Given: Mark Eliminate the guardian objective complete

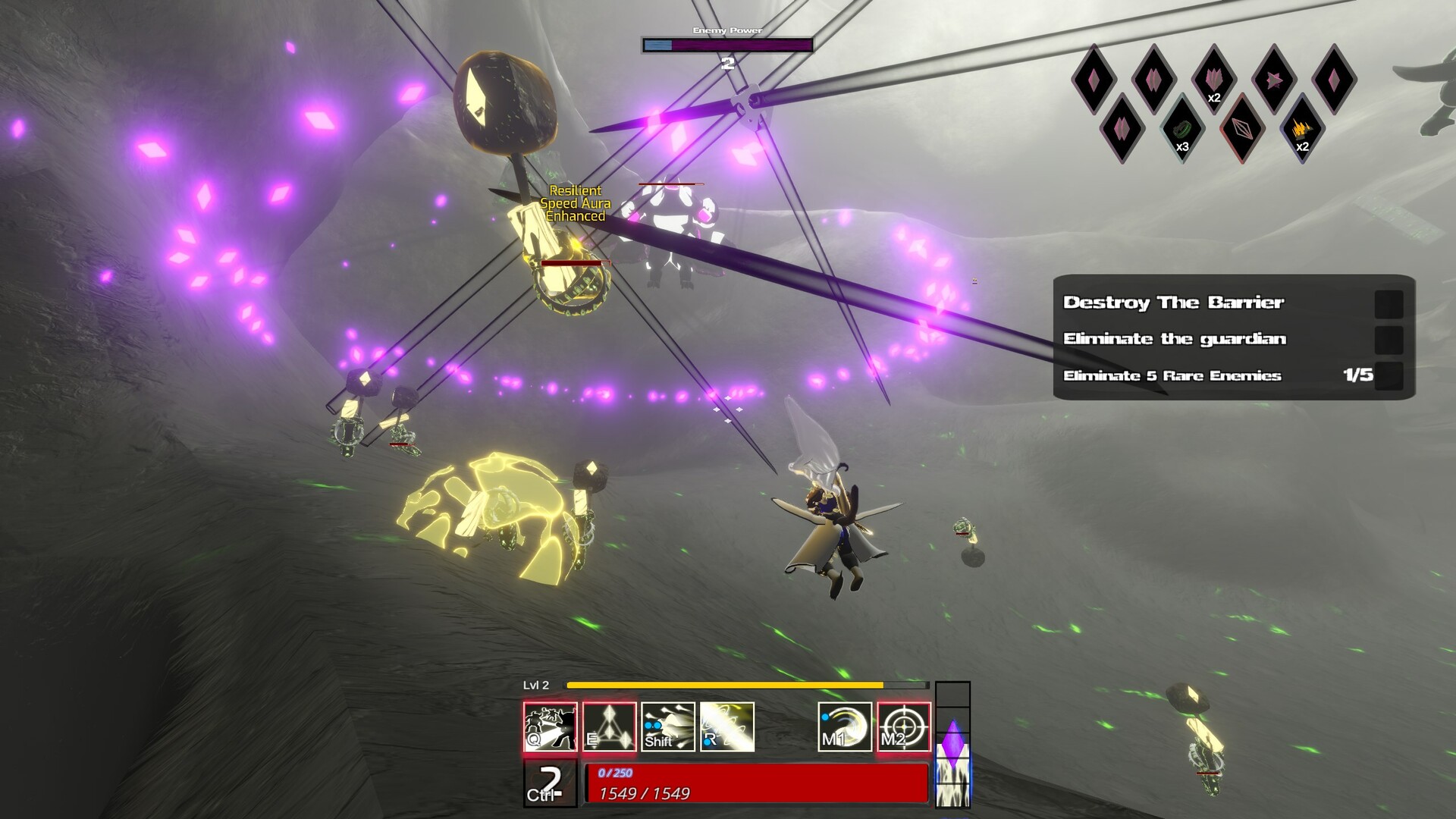Looking at the screenshot, I should point(1389,339).
